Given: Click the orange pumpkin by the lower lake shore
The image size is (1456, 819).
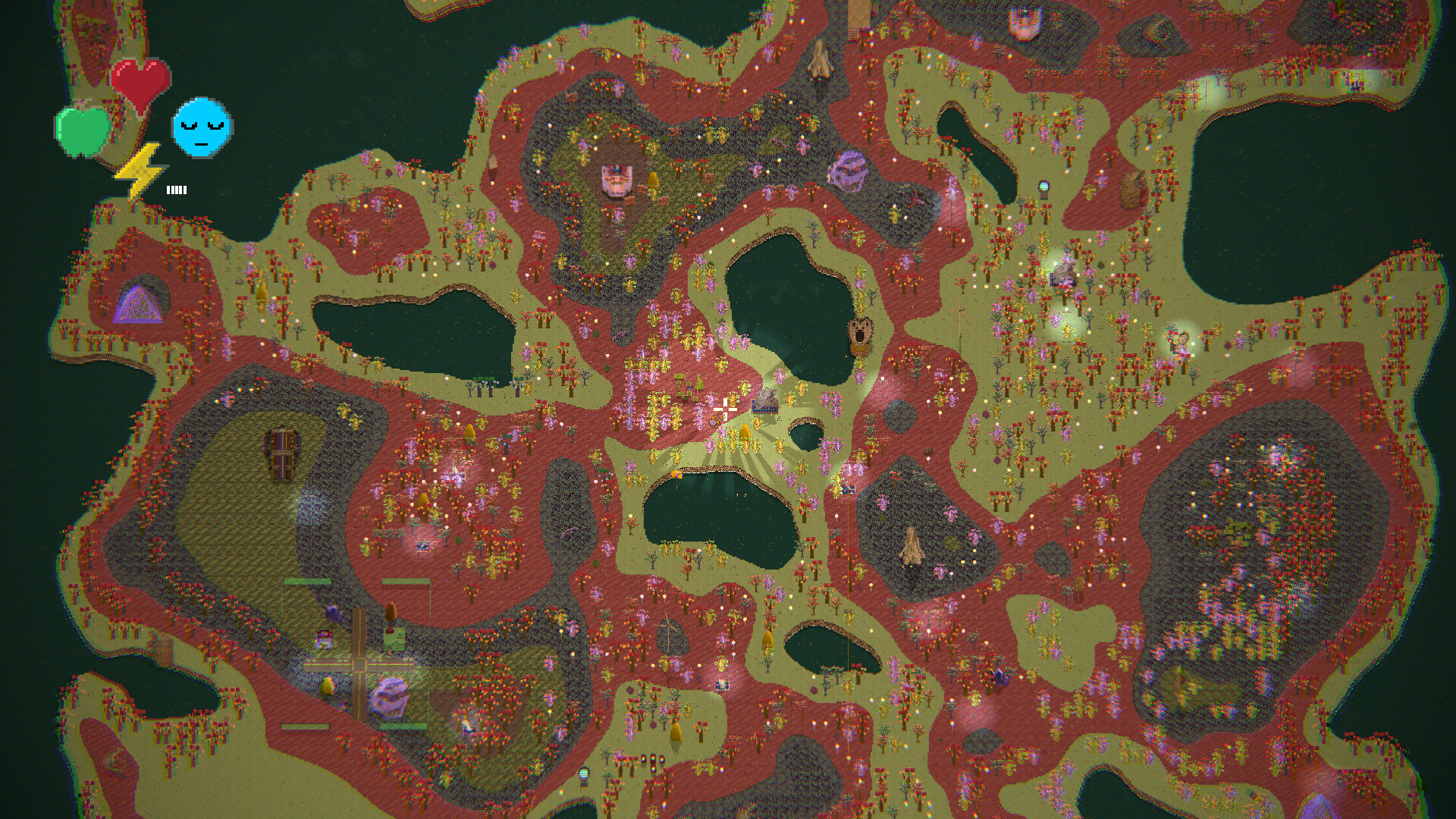Looking at the screenshot, I should (677, 475).
